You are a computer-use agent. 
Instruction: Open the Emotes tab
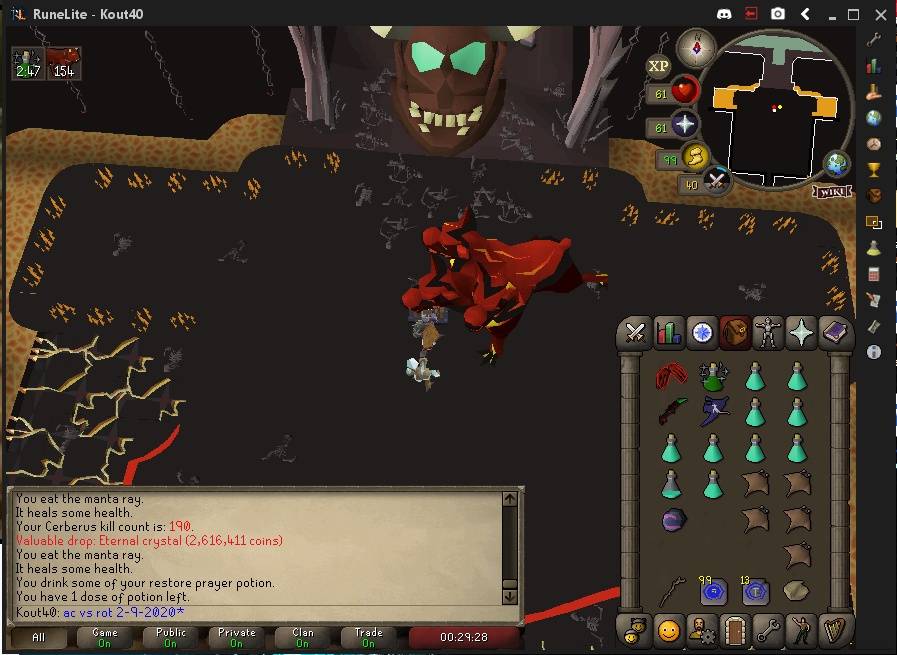click(x=801, y=631)
